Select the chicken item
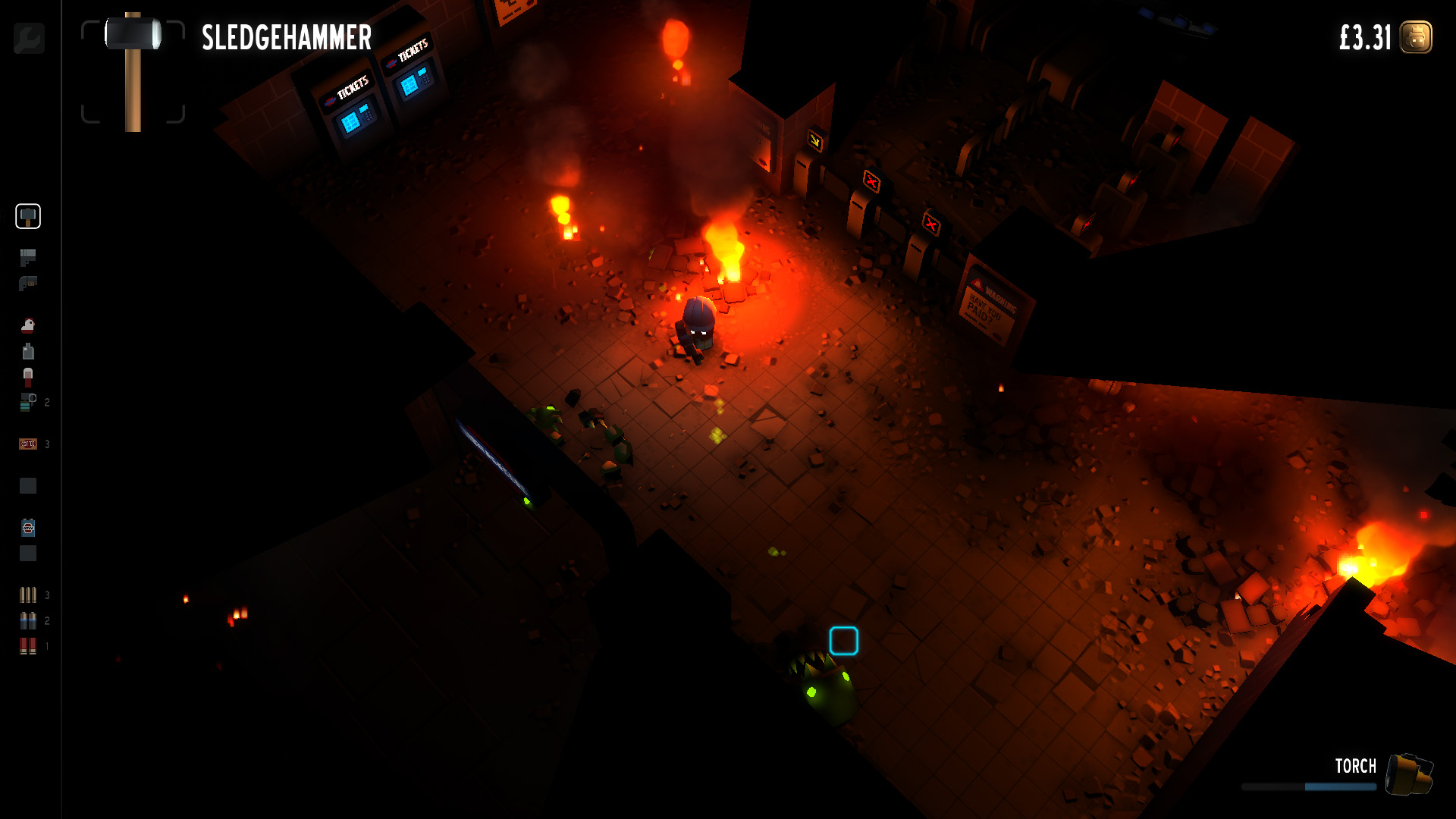This screenshot has height=819, width=1456. coord(28,325)
